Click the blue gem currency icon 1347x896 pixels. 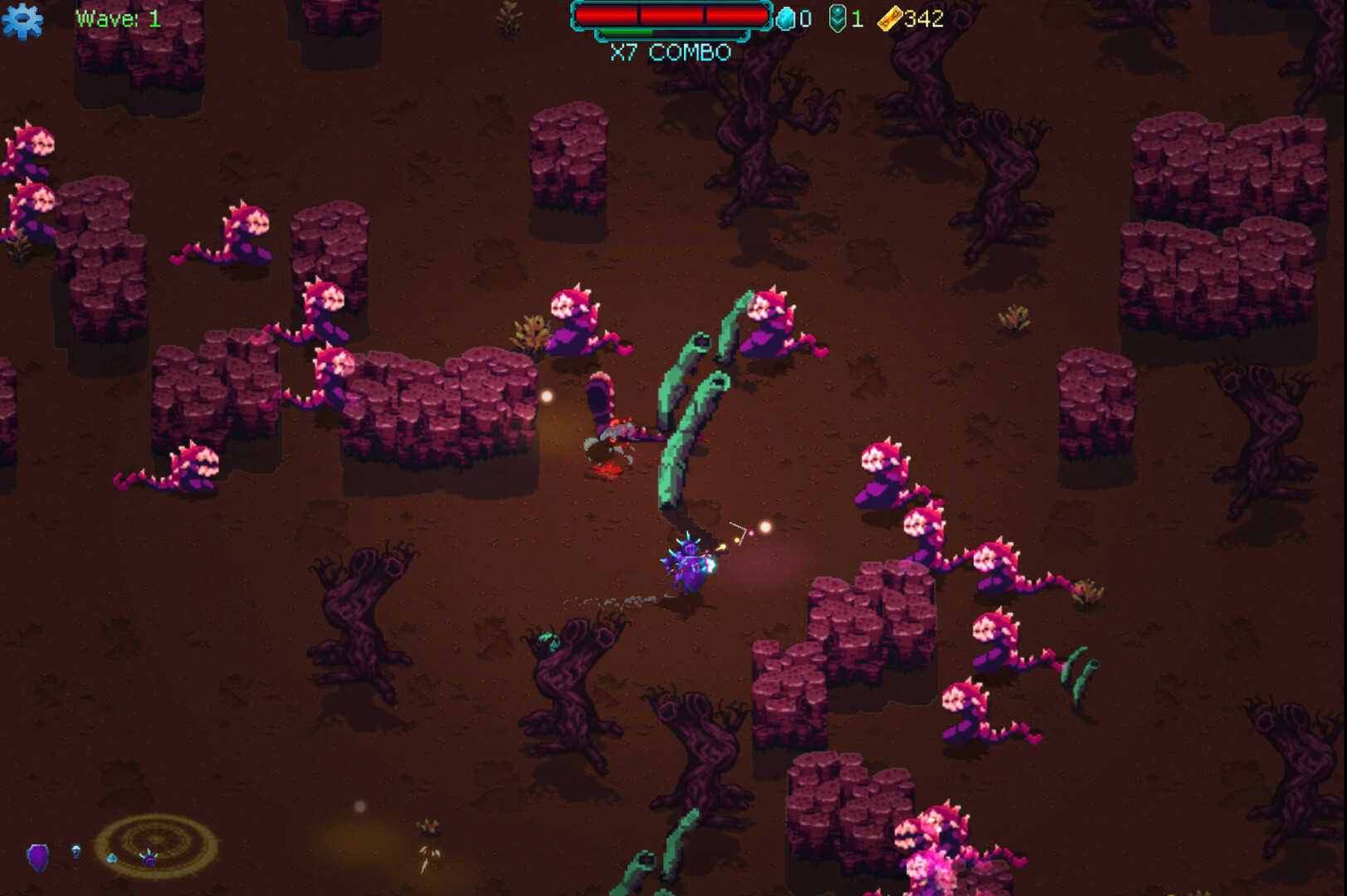(784, 17)
